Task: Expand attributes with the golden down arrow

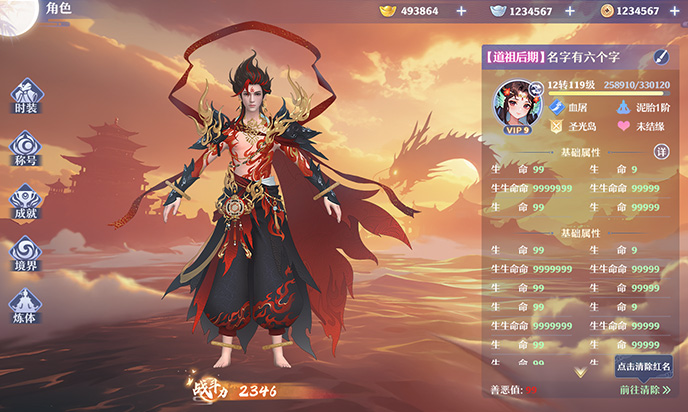Action: [580, 371]
